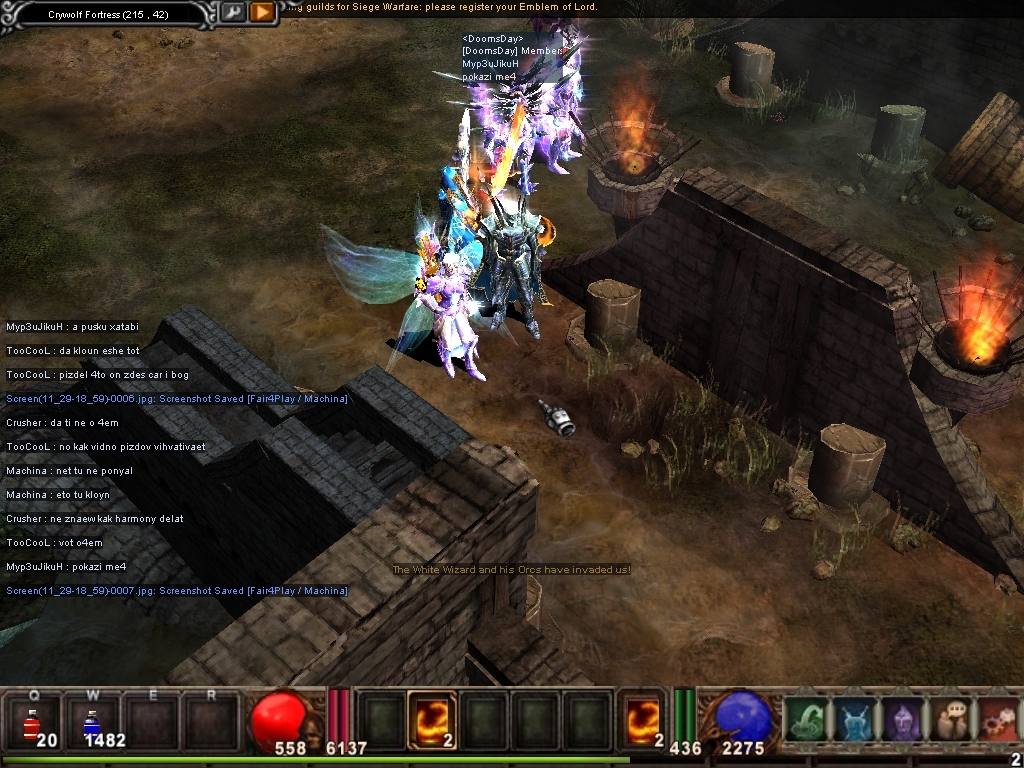This screenshot has height=768, width=1024.
Task: Use the blue mana potion in W slot
Action: pyautogui.click(x=90, y=720)
